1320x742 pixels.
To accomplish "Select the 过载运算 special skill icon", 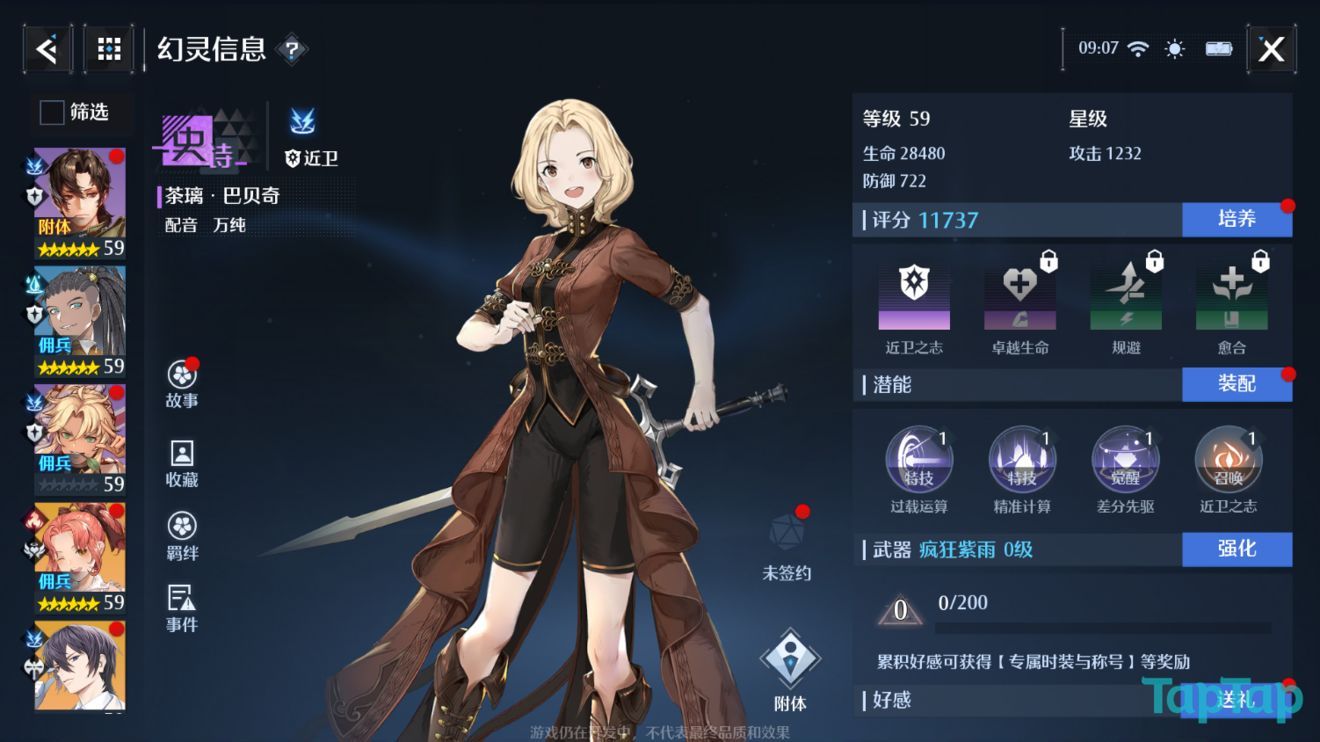I will tap(920, 458).
